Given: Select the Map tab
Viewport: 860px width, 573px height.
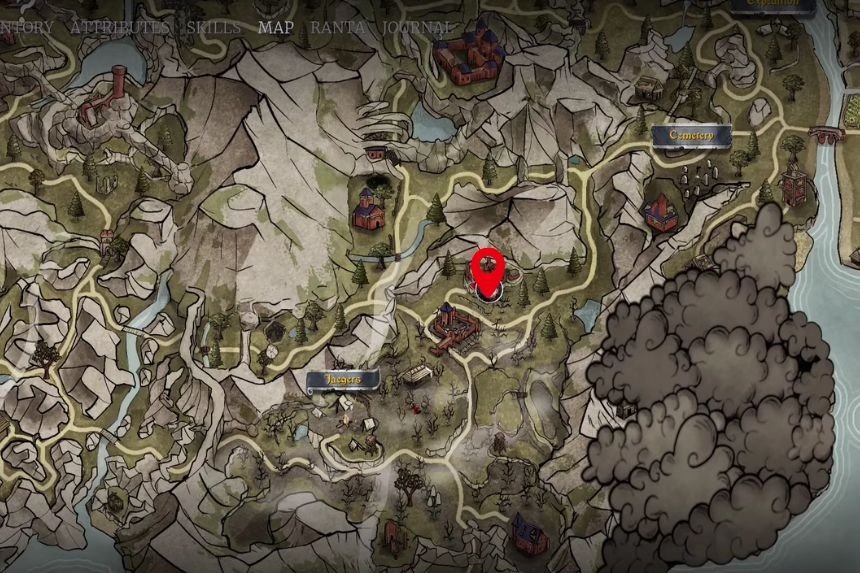Looking at the screenshot, I should [x=276, y=27].
